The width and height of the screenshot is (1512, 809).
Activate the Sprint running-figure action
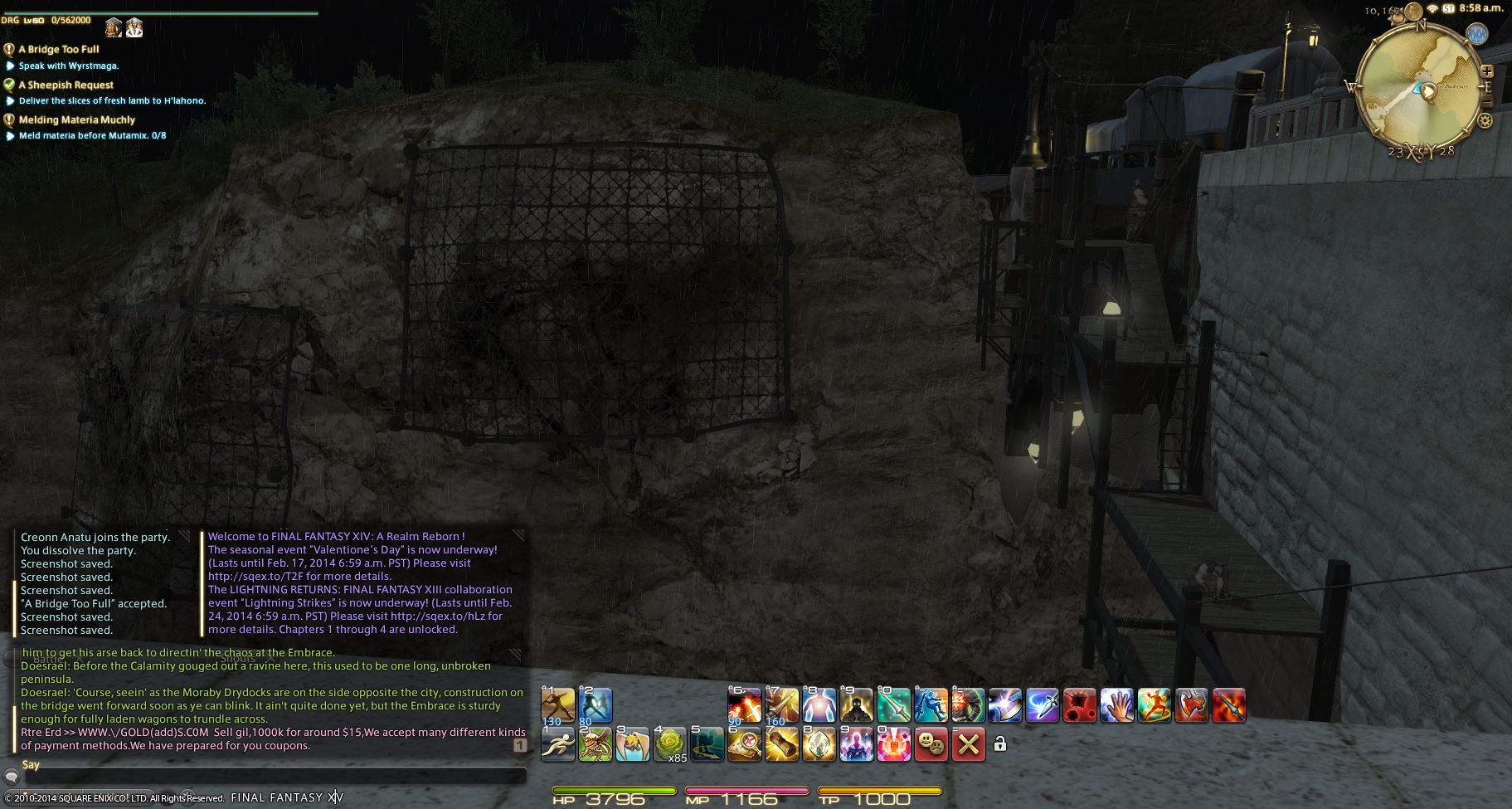tap(557, 744)
